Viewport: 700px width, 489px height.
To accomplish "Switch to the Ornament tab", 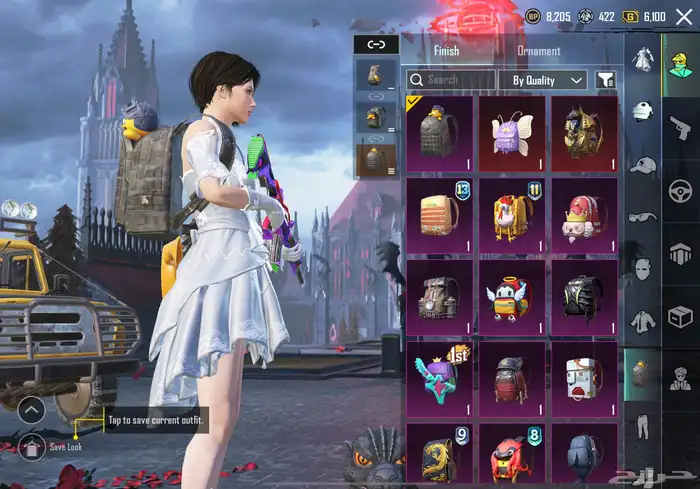I will click(538, 51).
